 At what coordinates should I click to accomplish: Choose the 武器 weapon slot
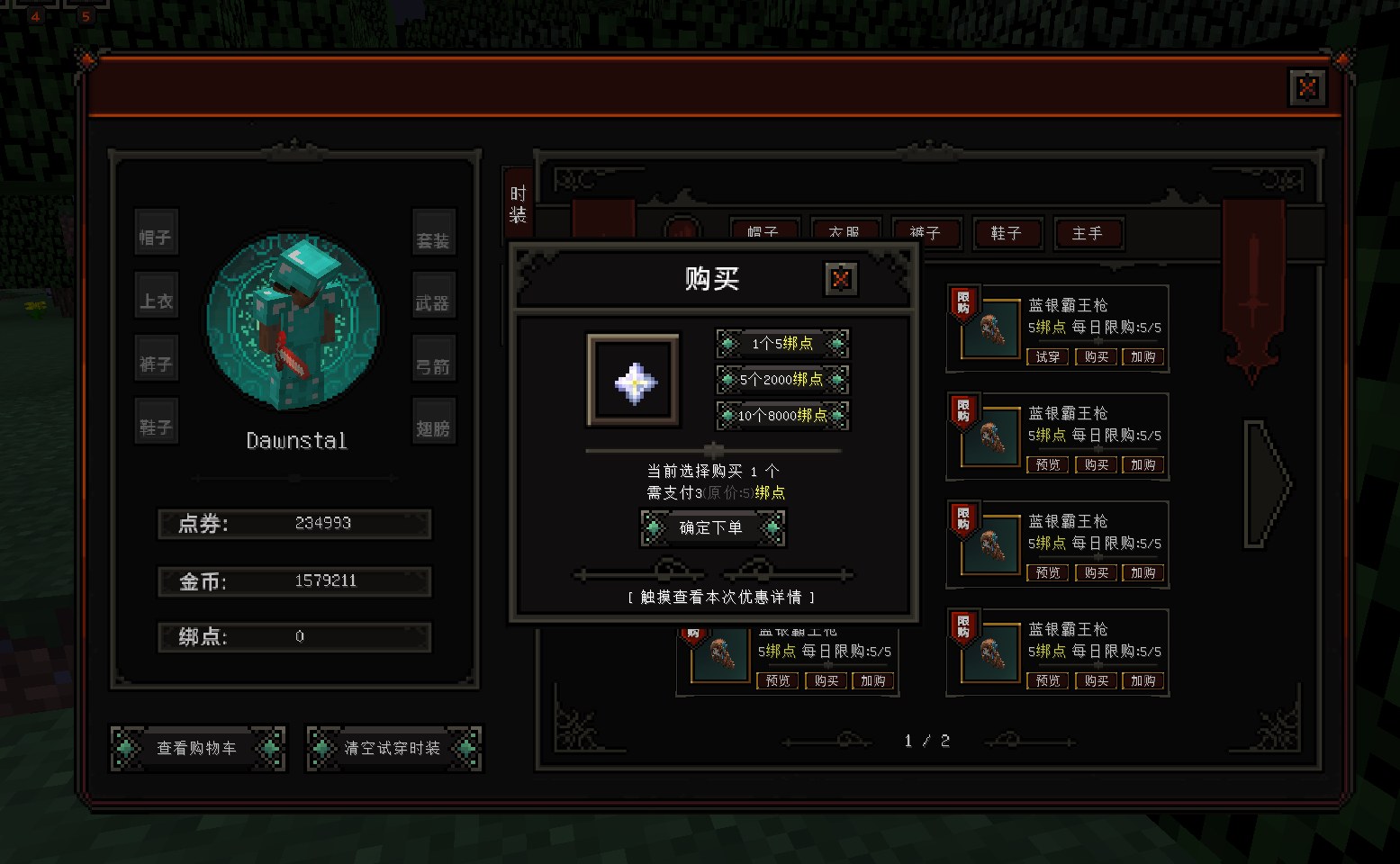(433, 303)
